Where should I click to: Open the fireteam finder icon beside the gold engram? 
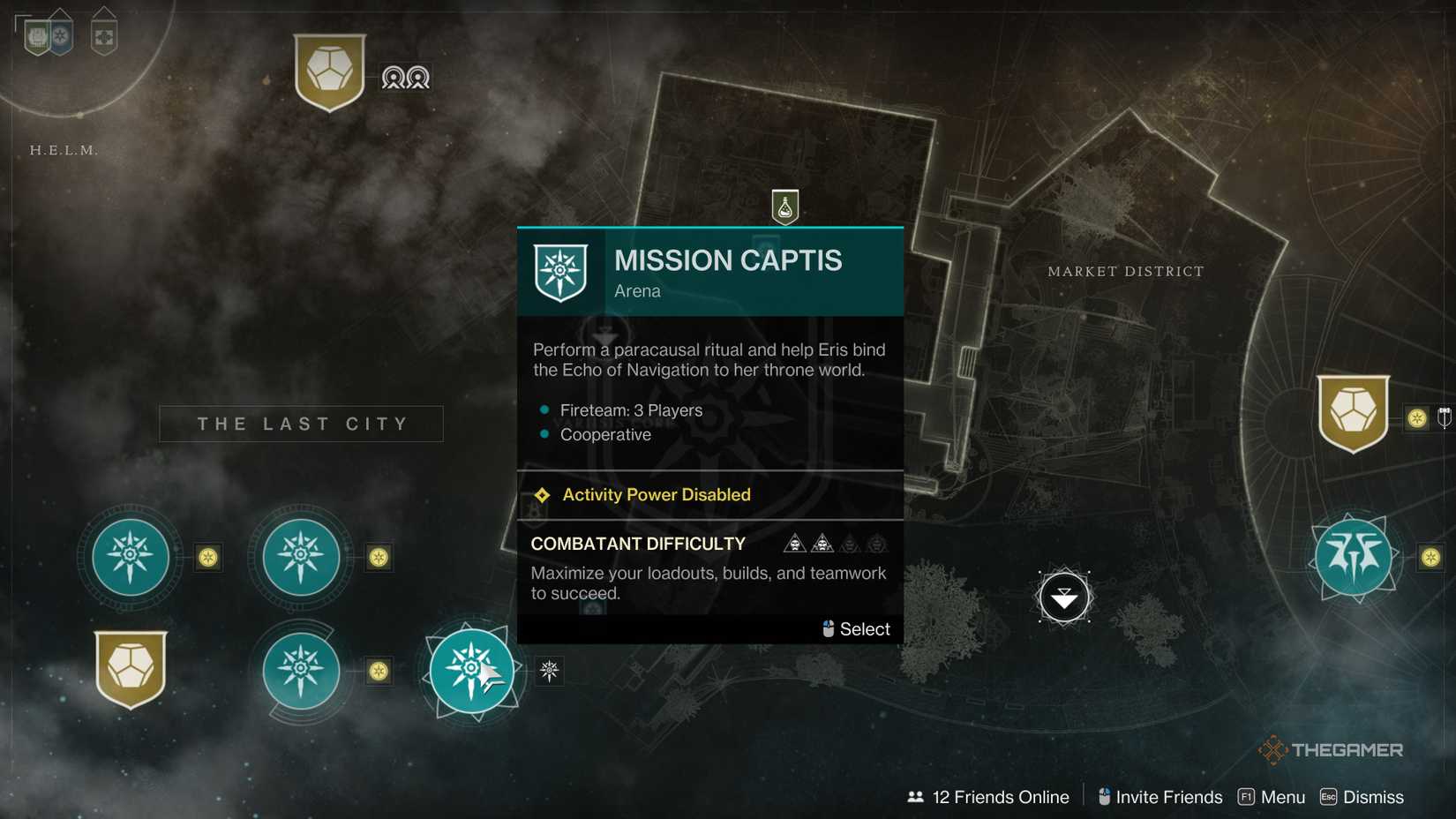405,78
